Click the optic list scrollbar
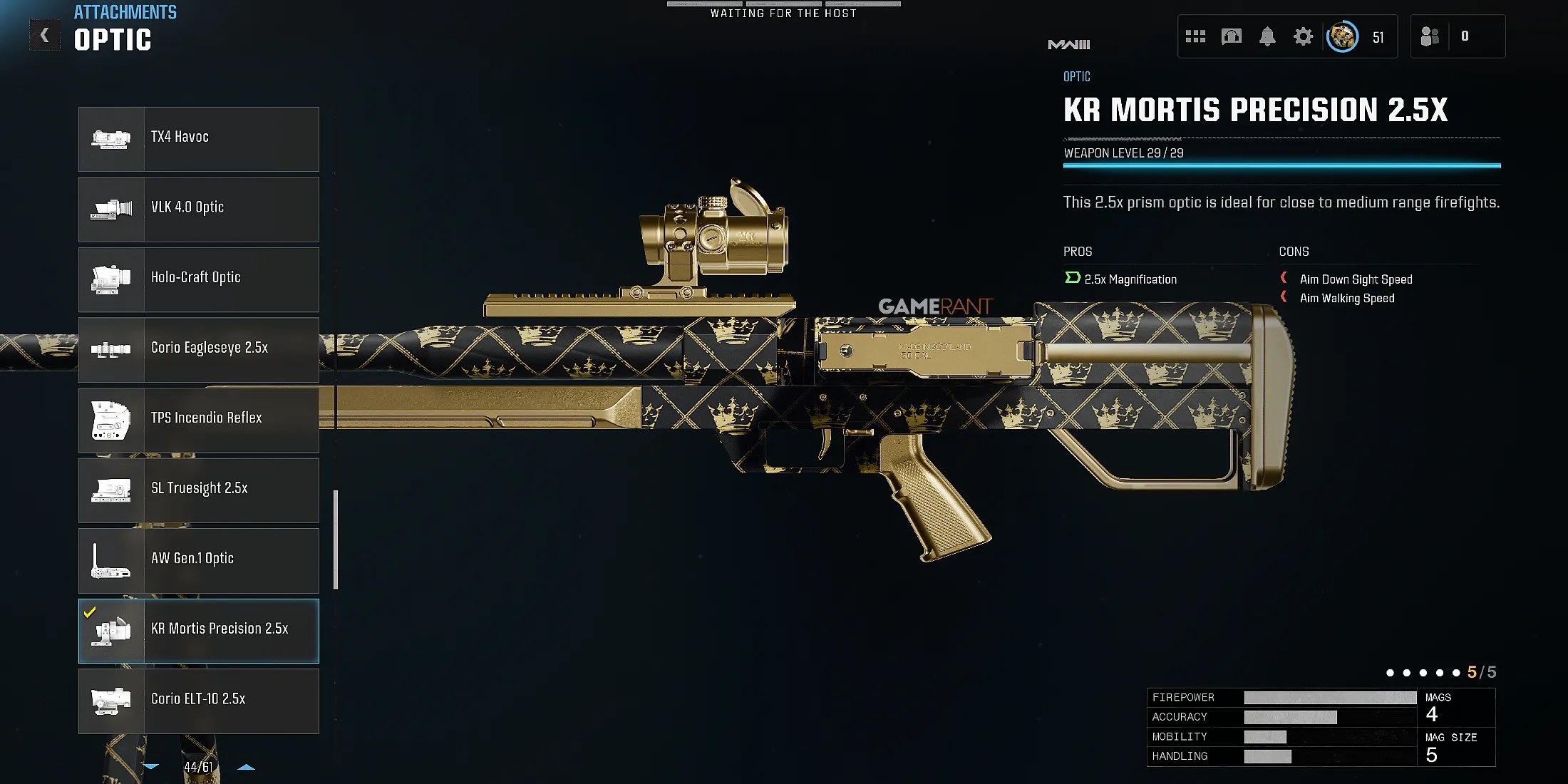 336,540
